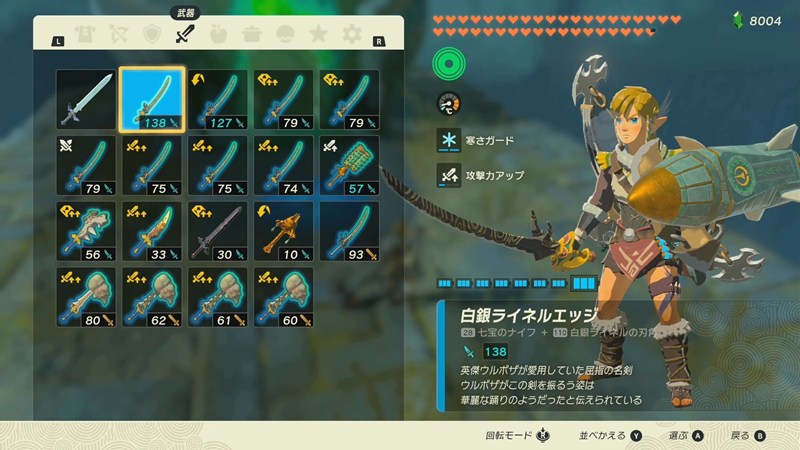Select the Master Sword slot
This screenshot has height=450, width=800.
(85, 99)
